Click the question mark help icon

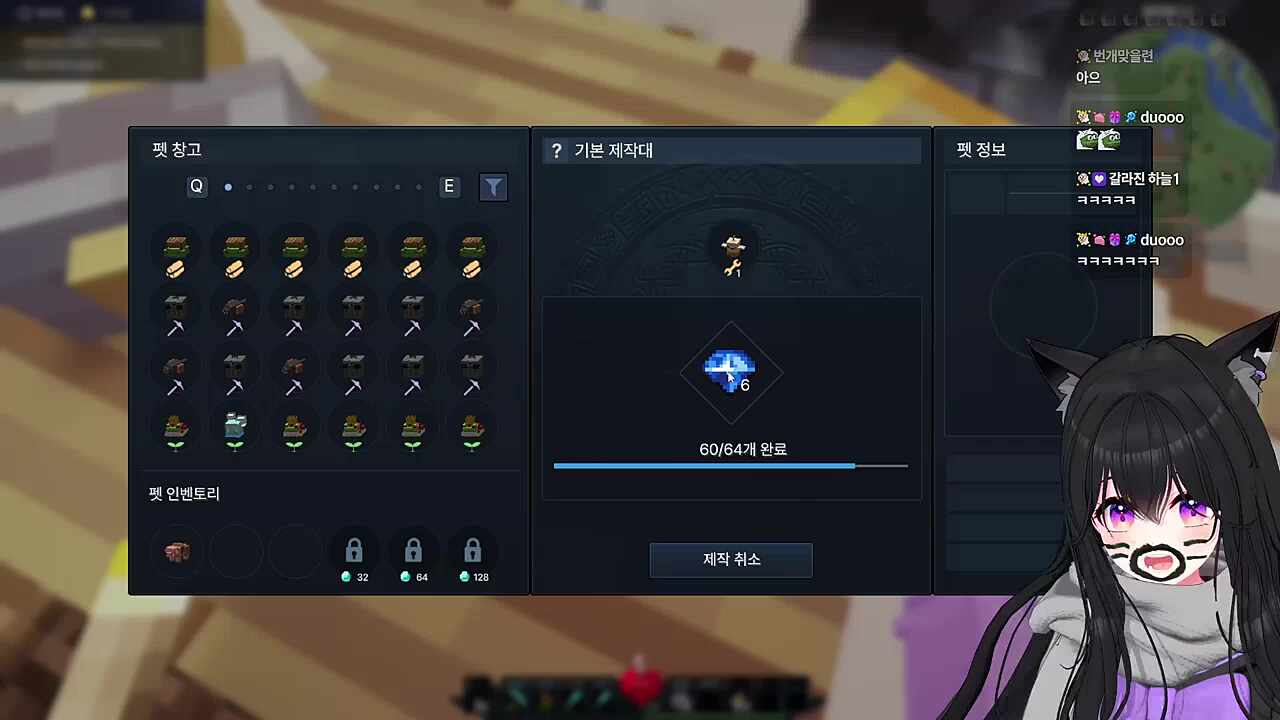(556, 150)
